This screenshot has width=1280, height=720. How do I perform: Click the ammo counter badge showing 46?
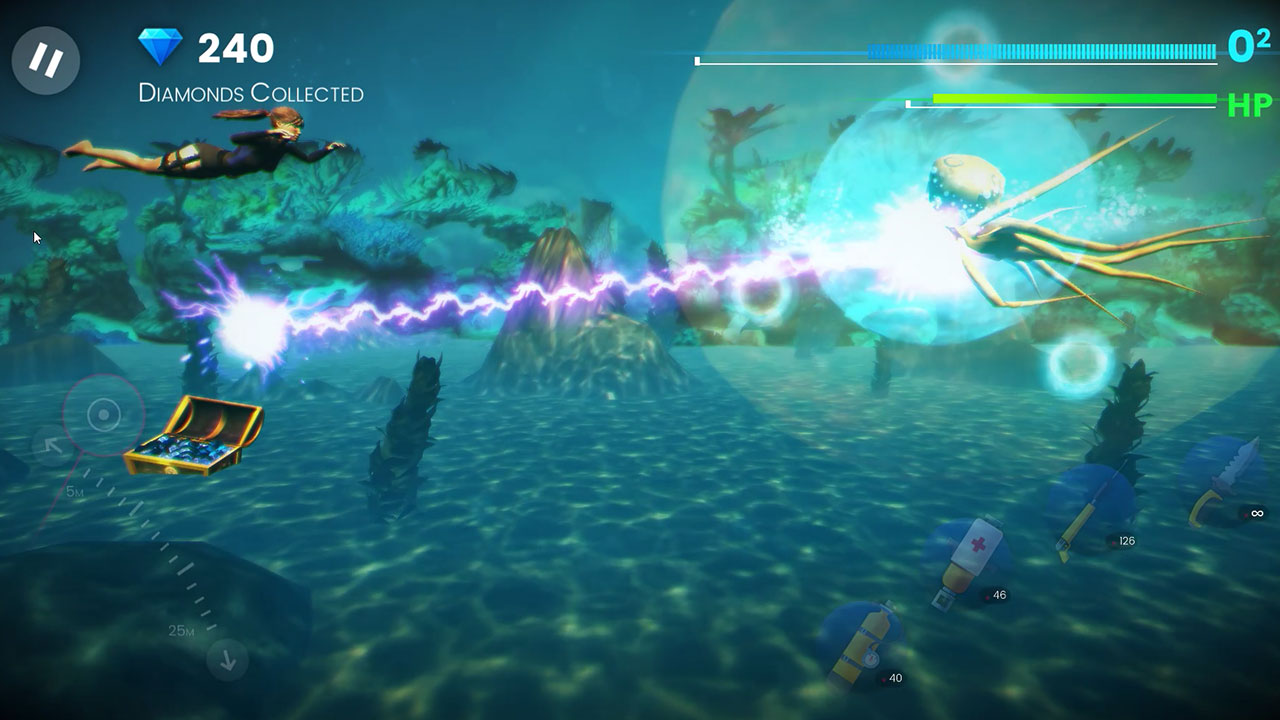(996, 594)
